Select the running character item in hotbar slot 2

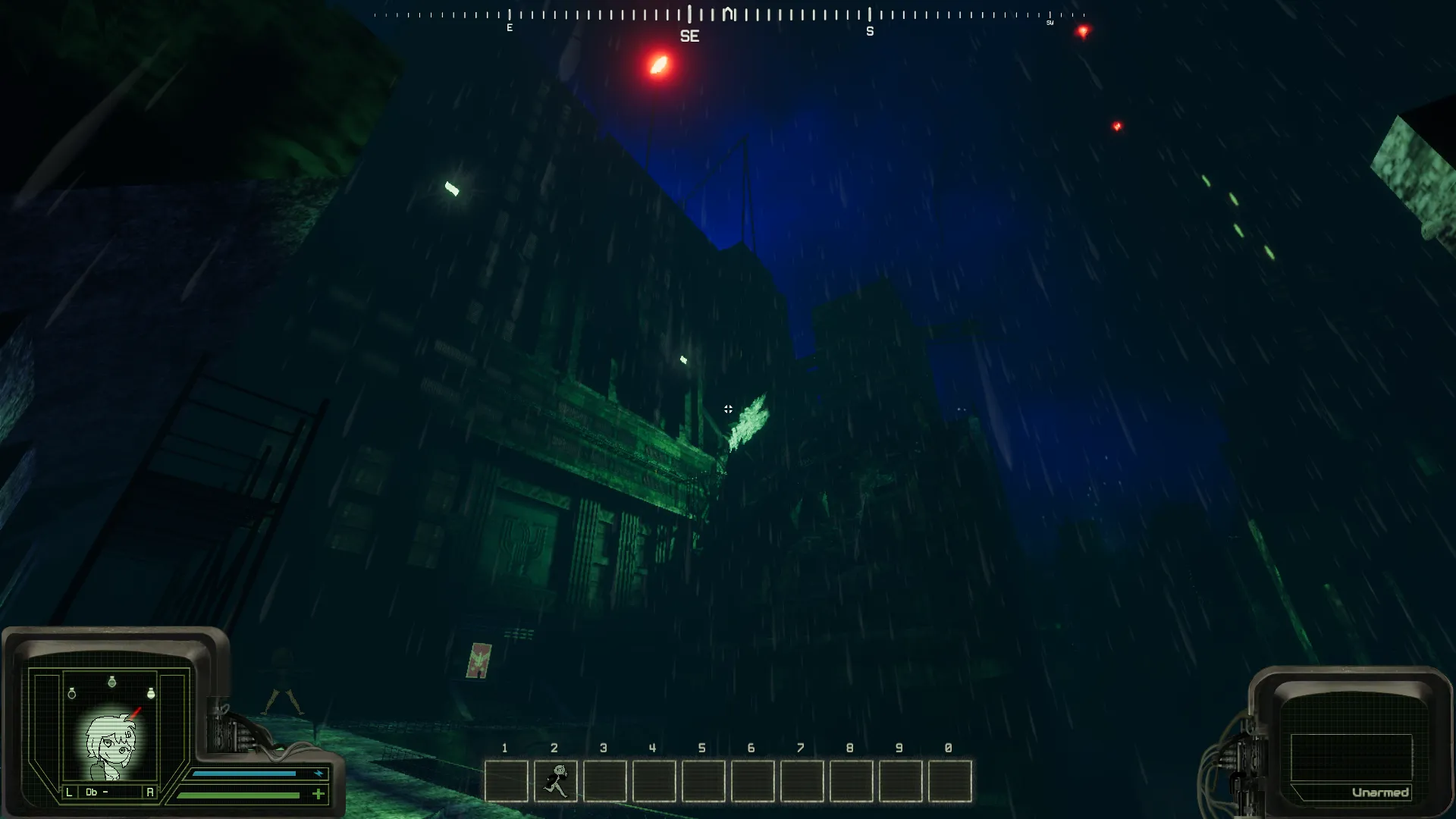click(555, 782)
